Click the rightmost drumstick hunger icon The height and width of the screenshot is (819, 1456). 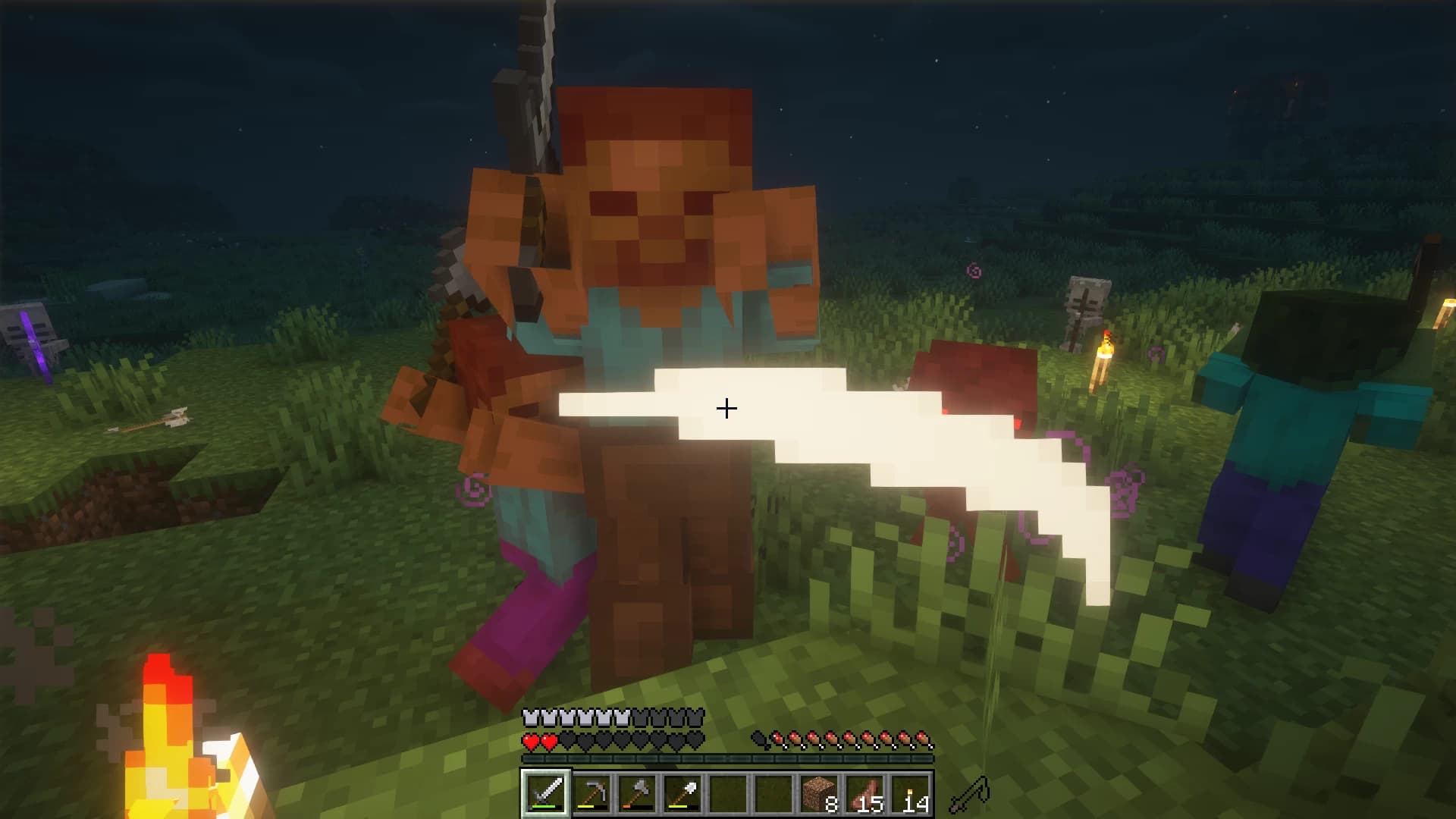(923, 739)
